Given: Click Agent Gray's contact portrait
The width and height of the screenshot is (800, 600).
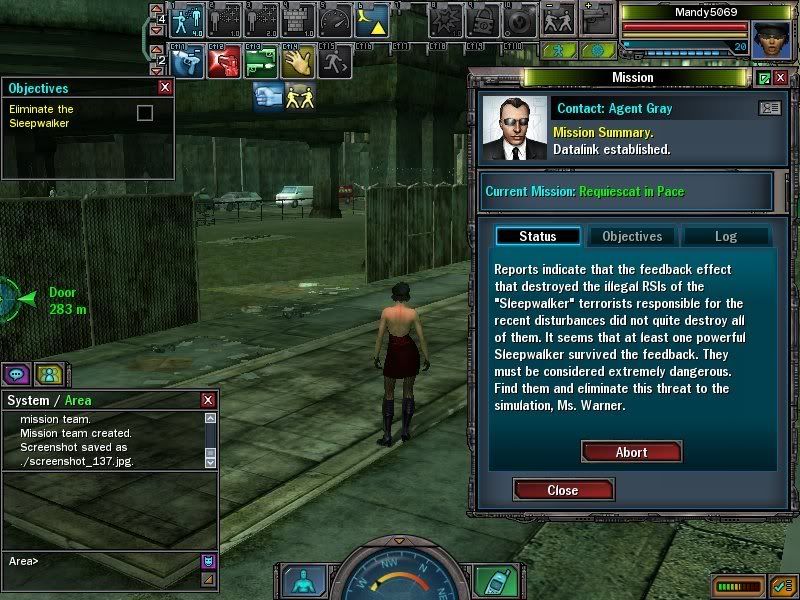Looking at the screenshot, I should coord(514,128).
